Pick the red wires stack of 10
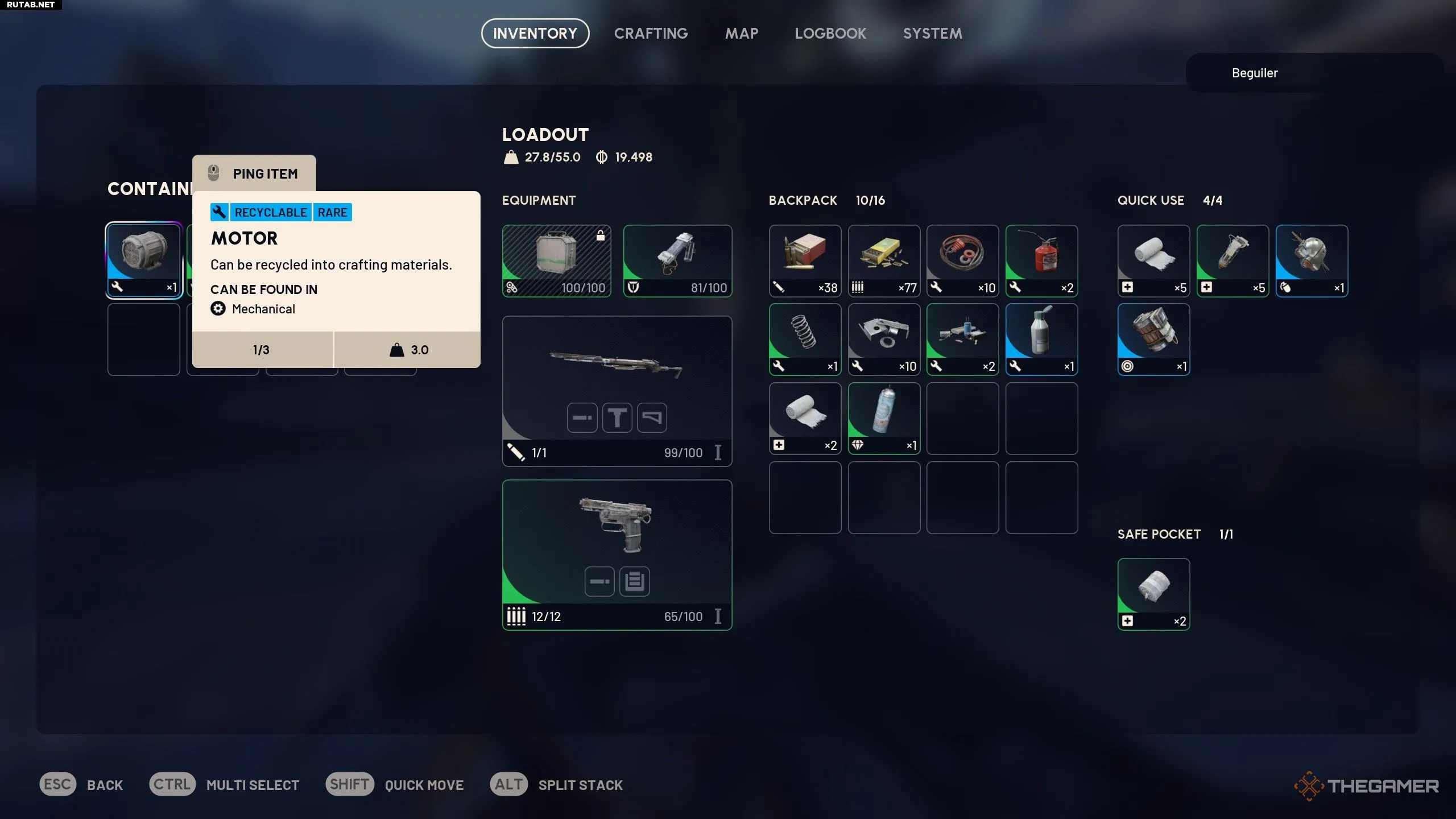This screenshot has width=1456, height=819. tap(962, 260)
